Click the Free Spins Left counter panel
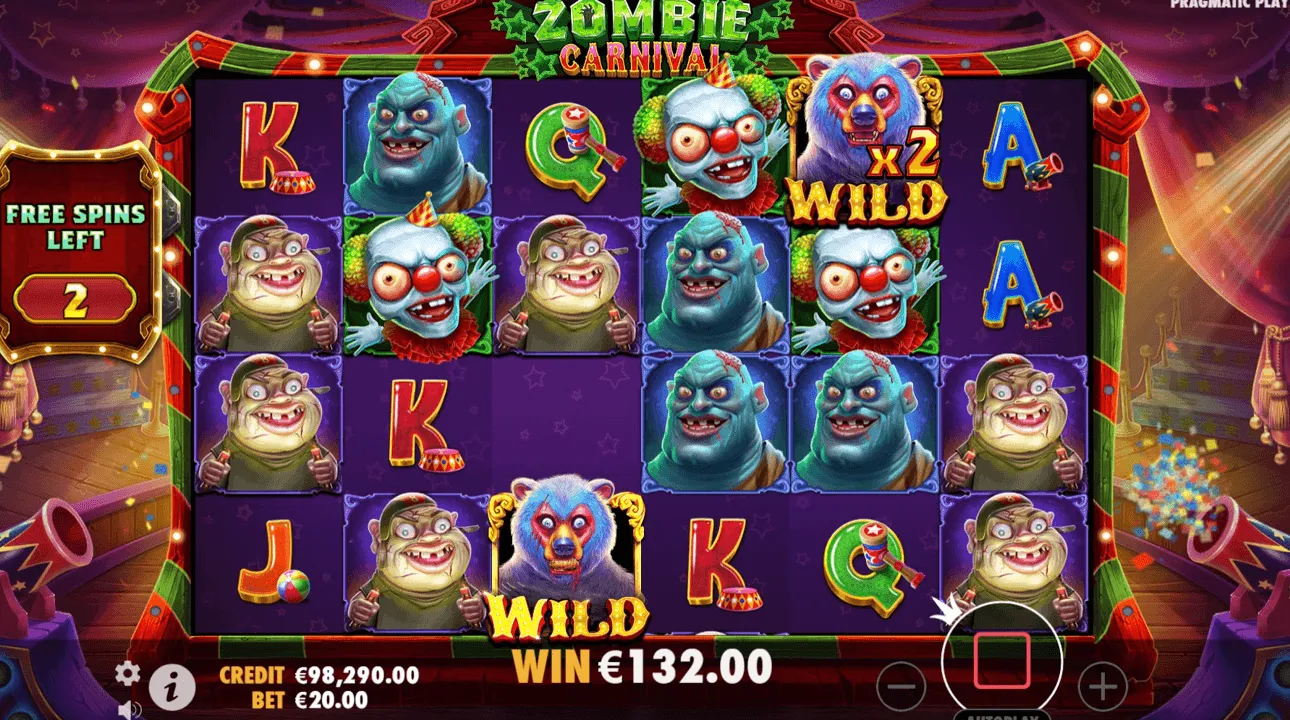 tap(80, 255)
